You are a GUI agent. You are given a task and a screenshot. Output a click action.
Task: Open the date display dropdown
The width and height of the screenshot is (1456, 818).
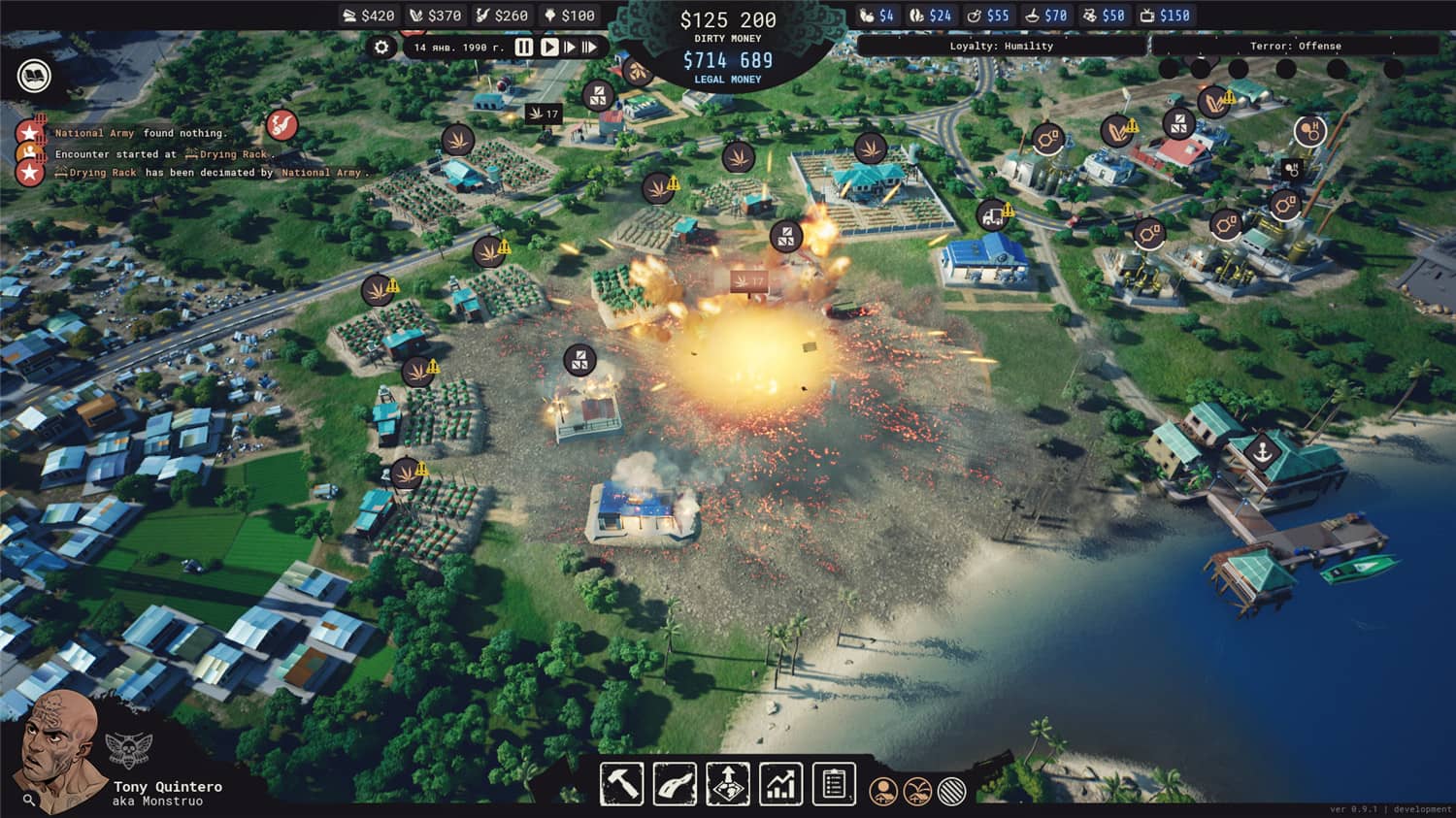[456, 46]
